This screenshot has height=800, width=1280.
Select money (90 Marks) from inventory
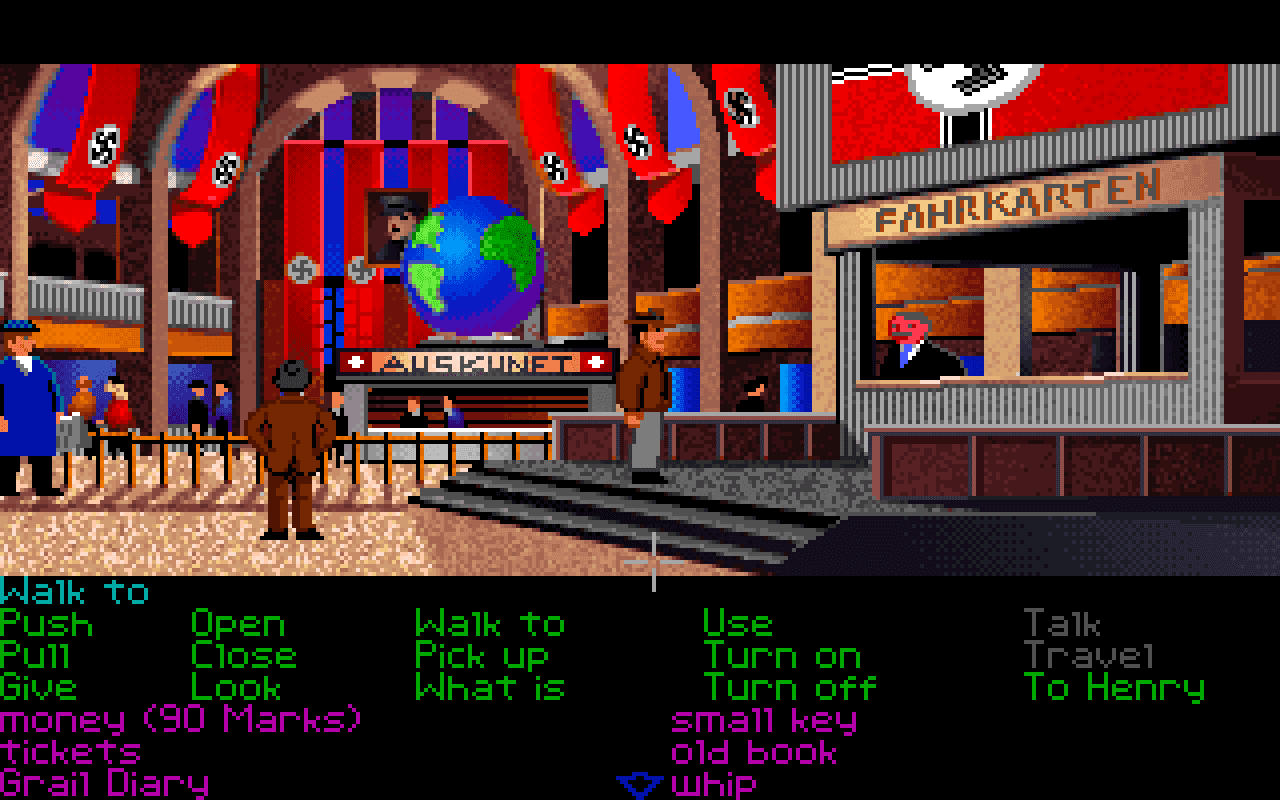(x=180, y=718)
